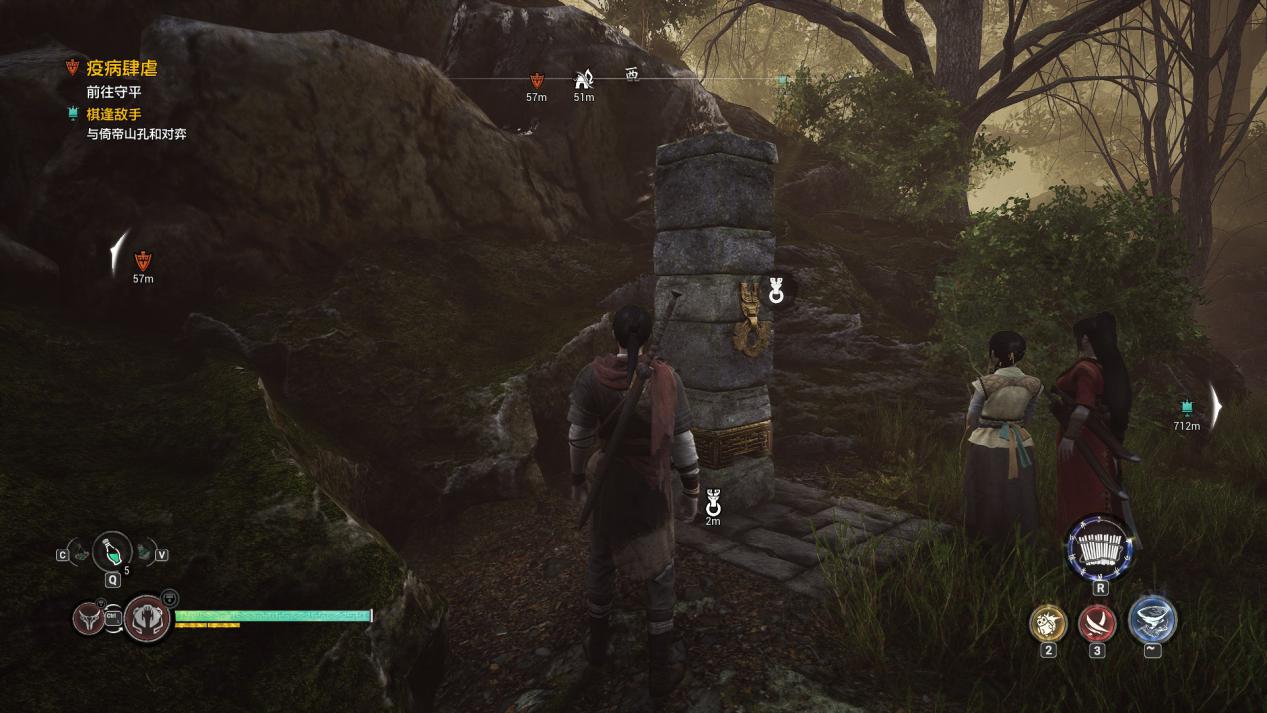1267x713 pixels.
Task: Activate the red blade slash skill
Action: pos(1098,624)
